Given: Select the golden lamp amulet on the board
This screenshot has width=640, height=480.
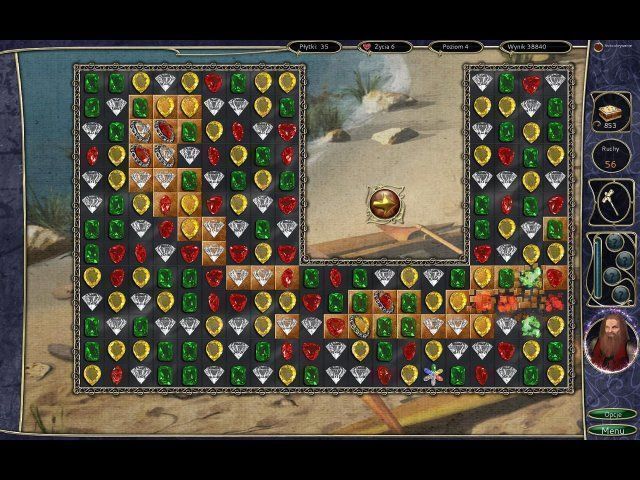Looking at the screenshot, I should [x=385, y=198].
